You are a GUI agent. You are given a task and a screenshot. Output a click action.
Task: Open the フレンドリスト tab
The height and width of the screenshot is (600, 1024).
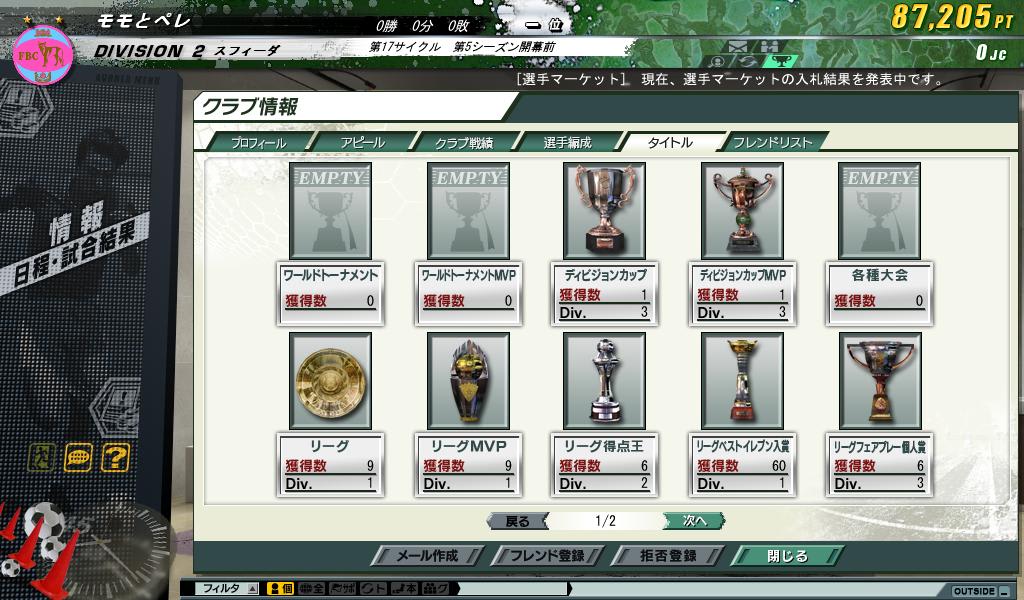(x=772, y=142)
